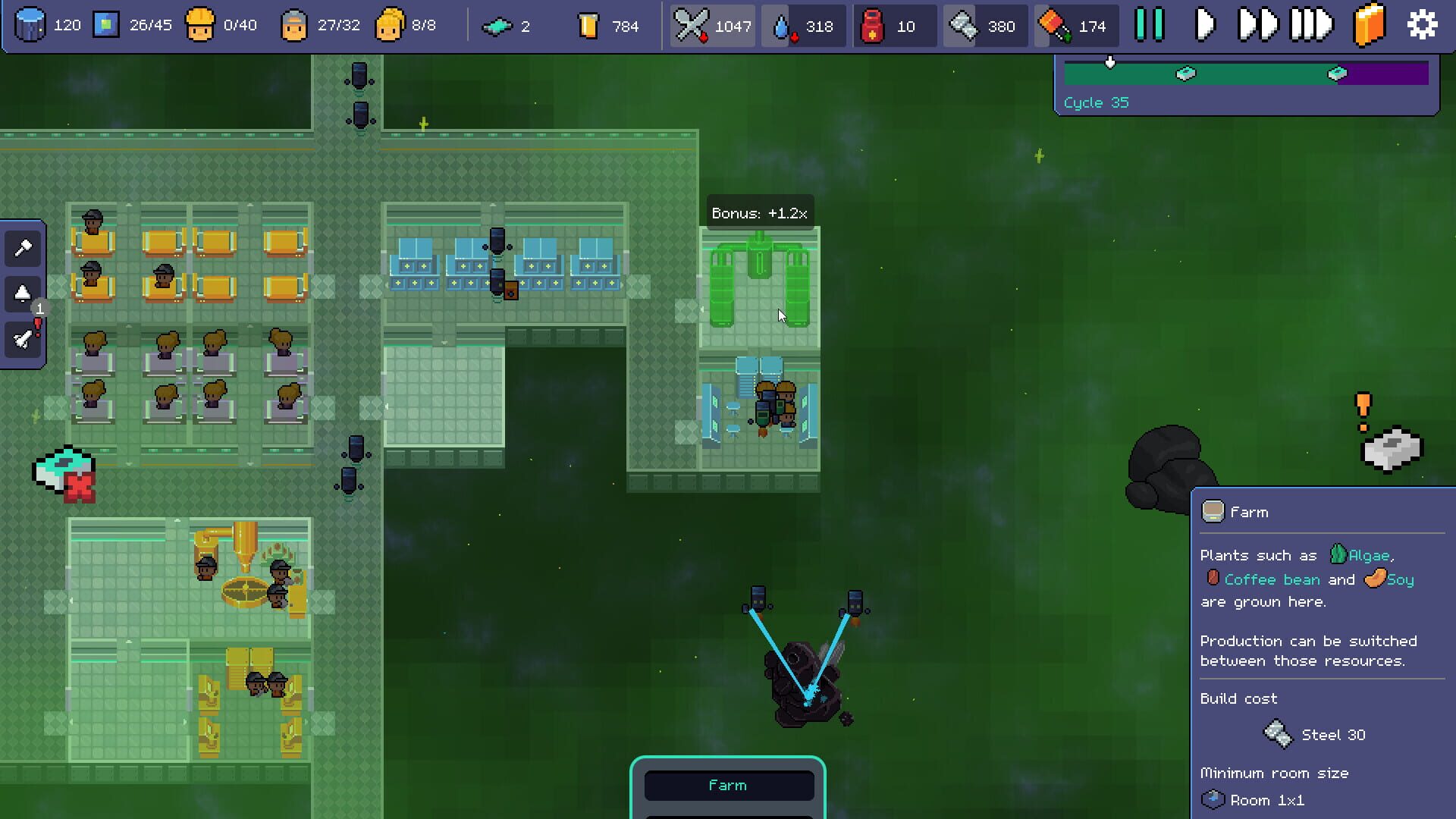Click the hard-hat builder icon showing 0/40
The width and height of the screenshot is (1456, 819).
coord(201,24)
